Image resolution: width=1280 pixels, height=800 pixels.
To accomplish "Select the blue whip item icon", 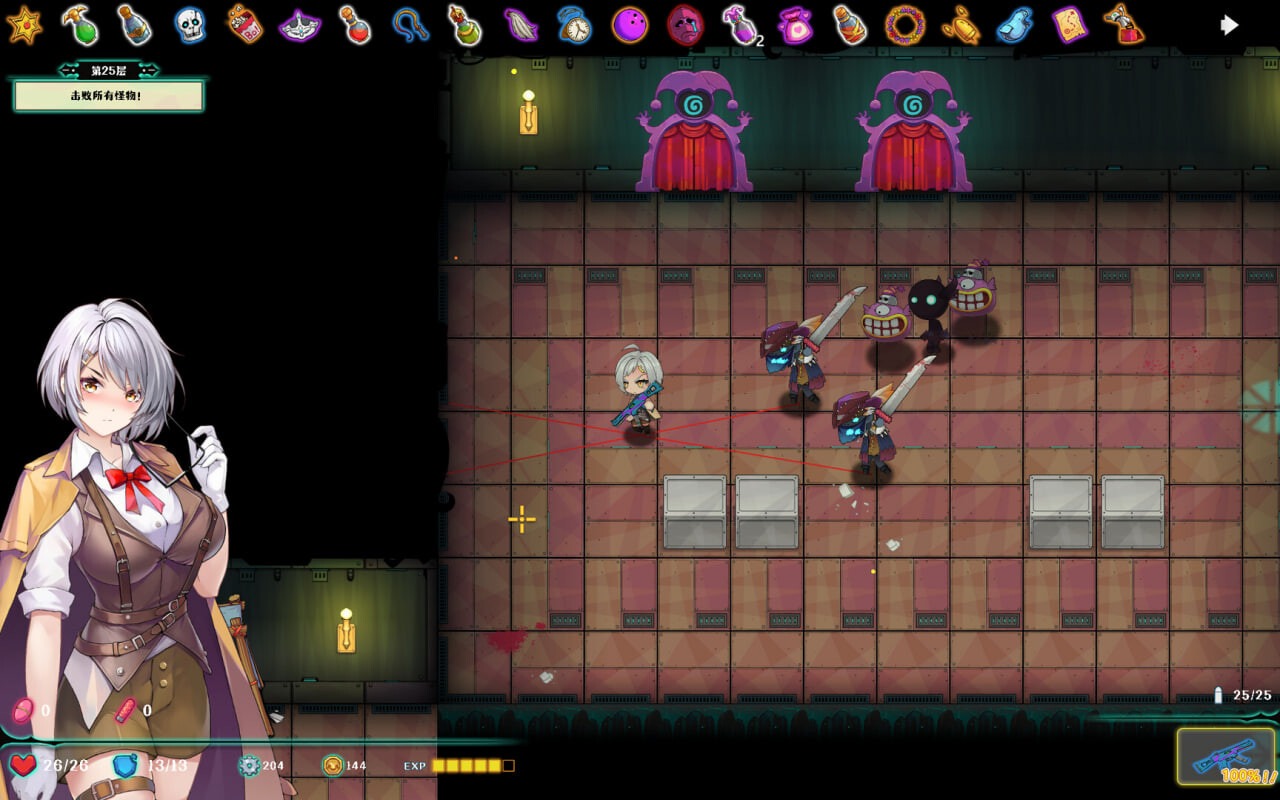I will coord(409,25).
